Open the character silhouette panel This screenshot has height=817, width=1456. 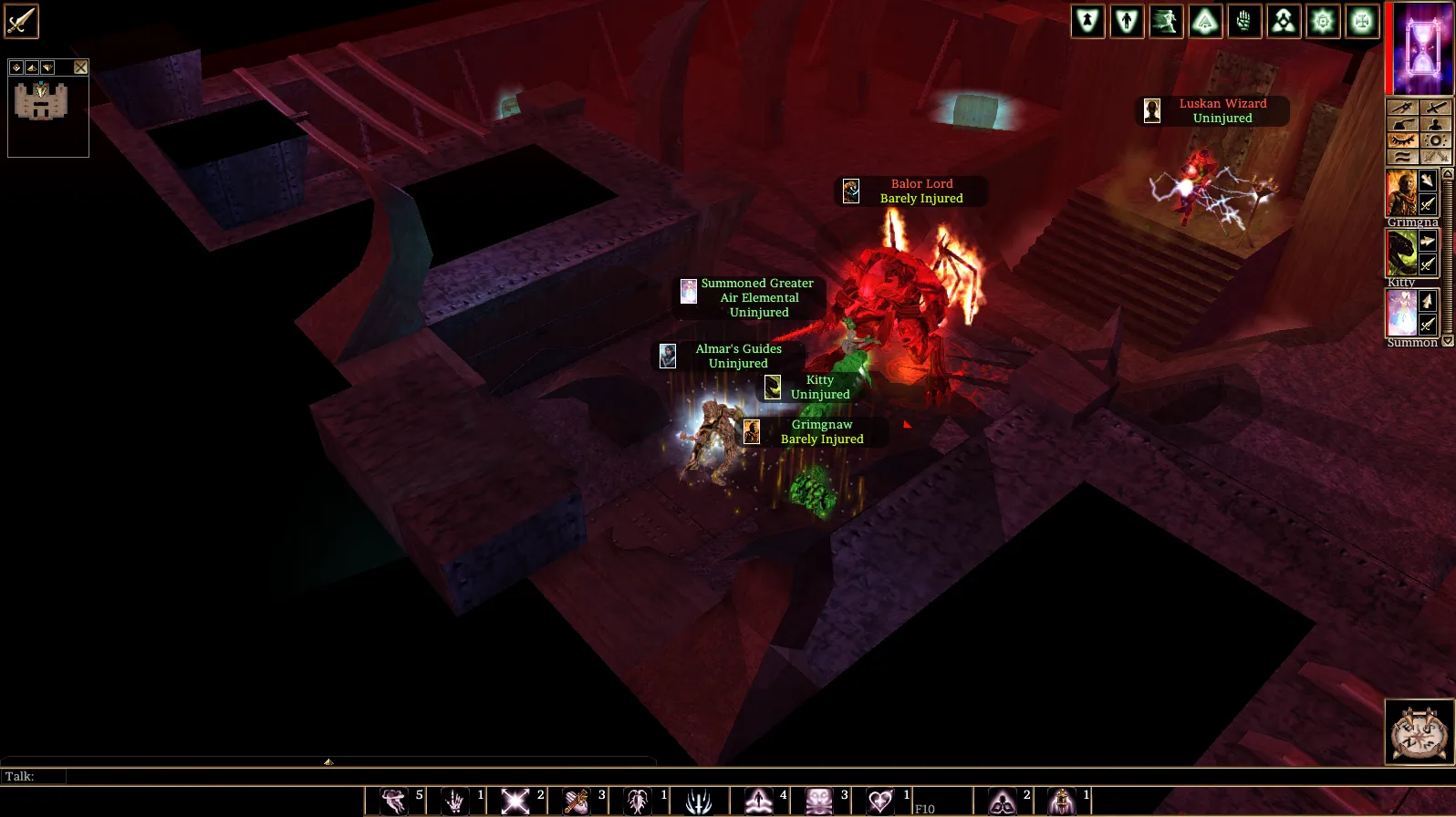point(1435,124)
